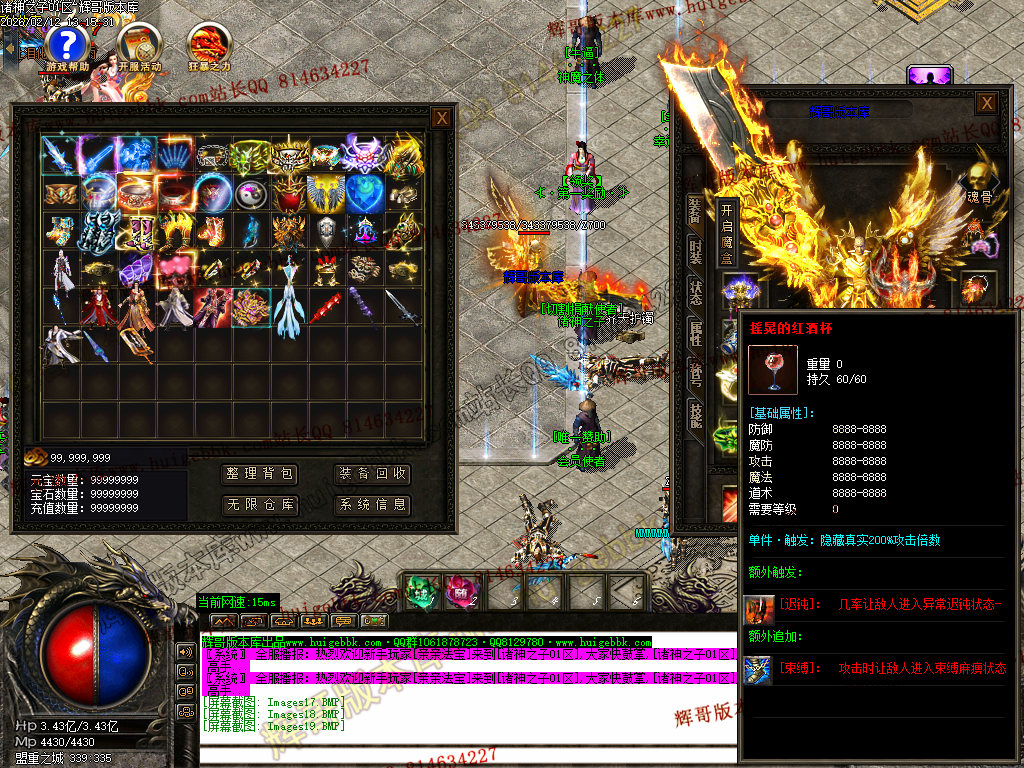Use the green potion in hotbar slot 1
1024x768 pixels.
420,591
